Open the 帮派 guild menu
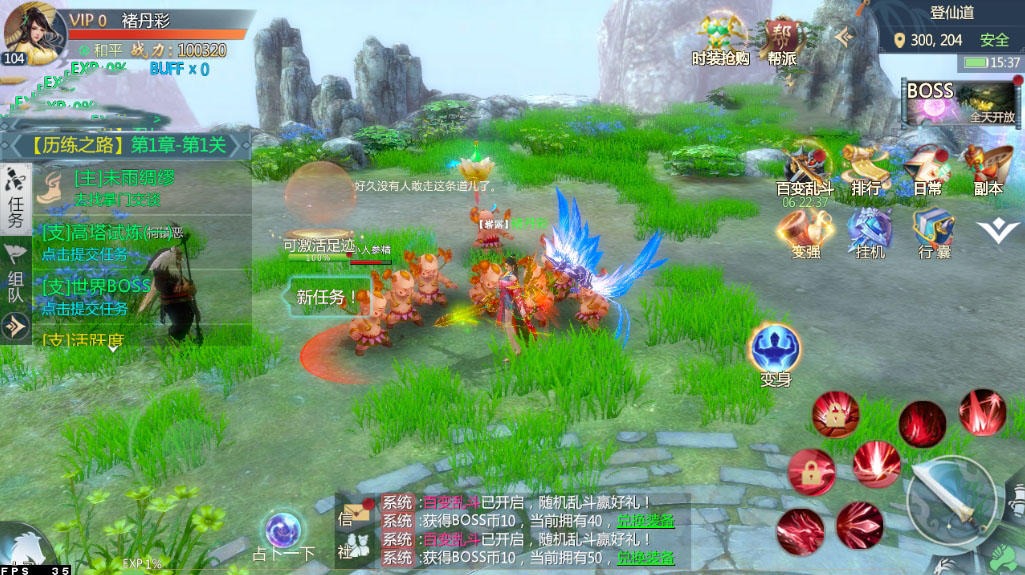 coord(783,38)
